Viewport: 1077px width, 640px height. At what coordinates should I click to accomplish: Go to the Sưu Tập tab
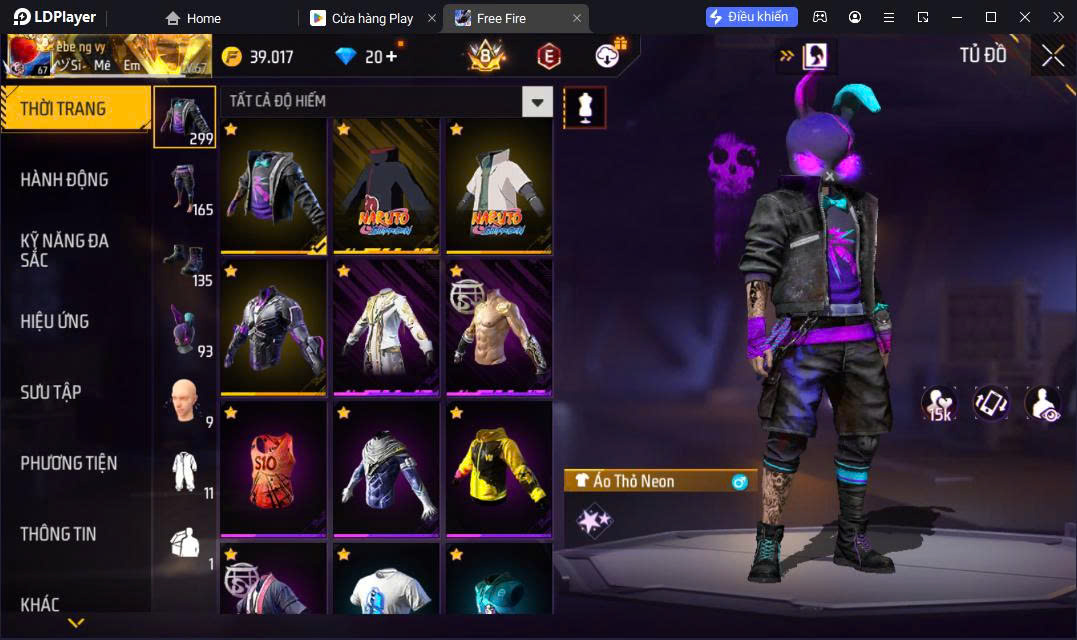click(x=51, y=392)
